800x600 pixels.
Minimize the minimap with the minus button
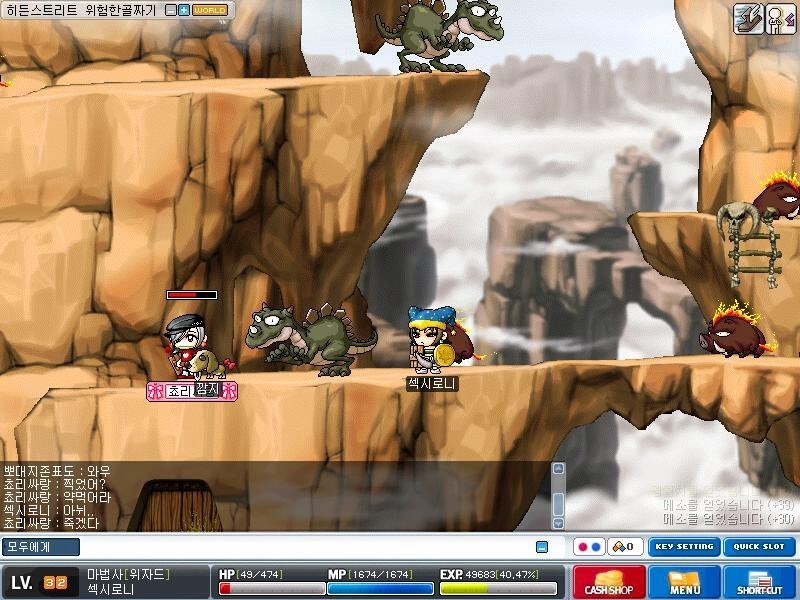[x=171, y=10]
